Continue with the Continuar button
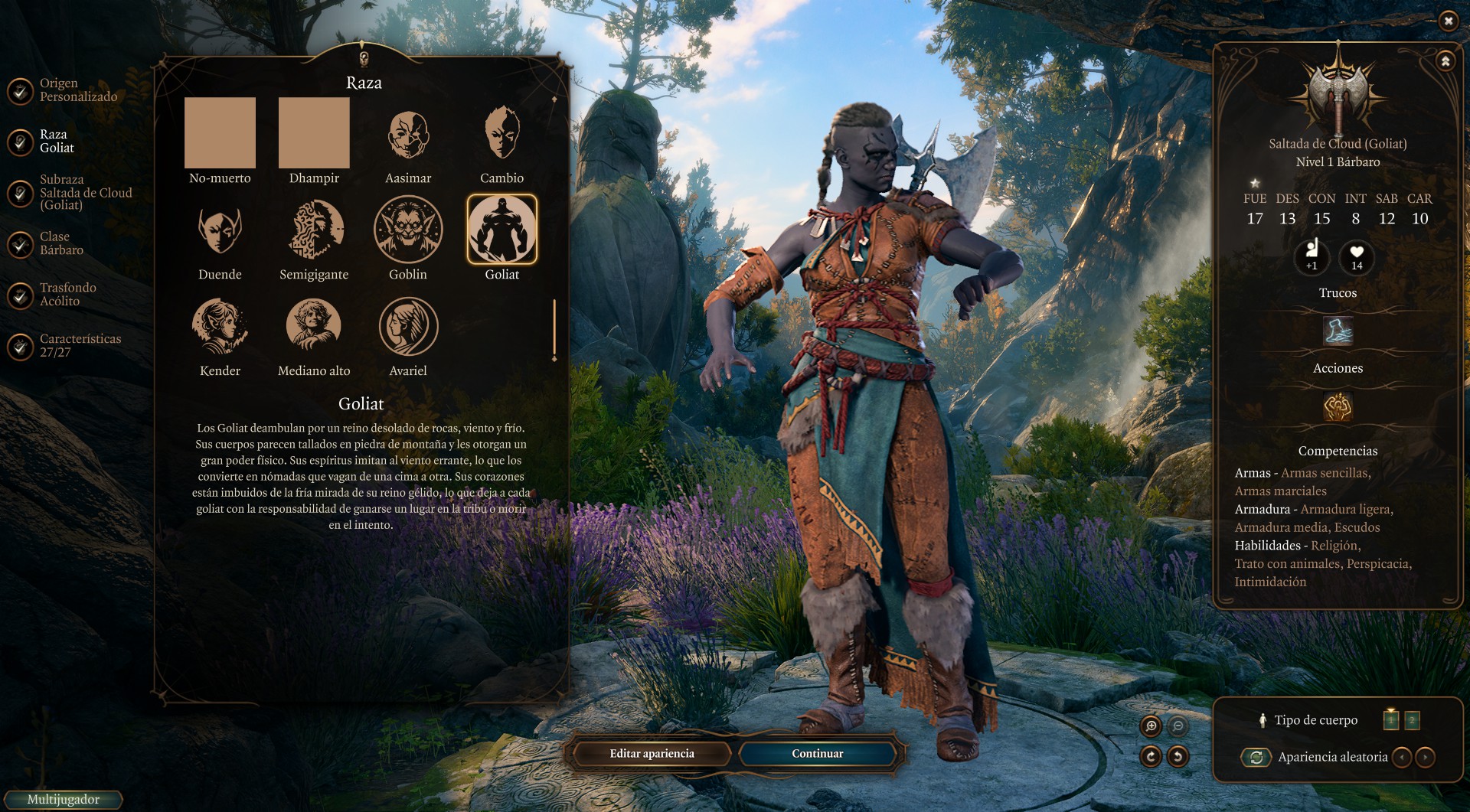The height and width of the screenshot is (812, 1470). click(x=818, y=754)
